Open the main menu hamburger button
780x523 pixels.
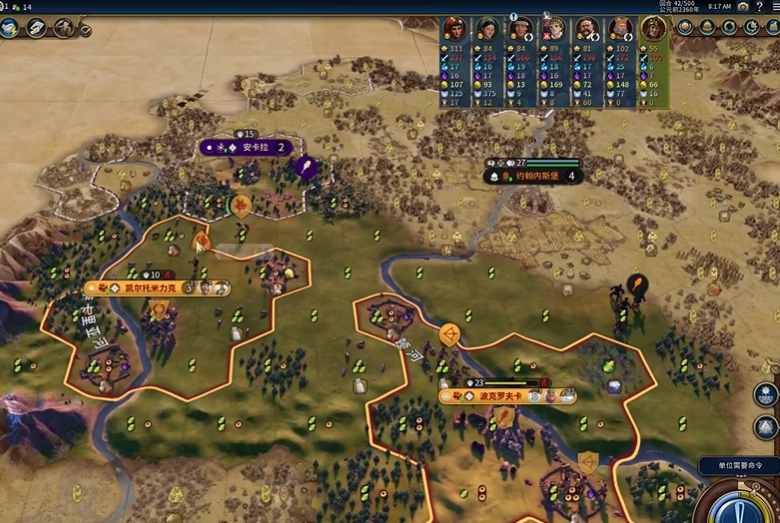point(776,6)
